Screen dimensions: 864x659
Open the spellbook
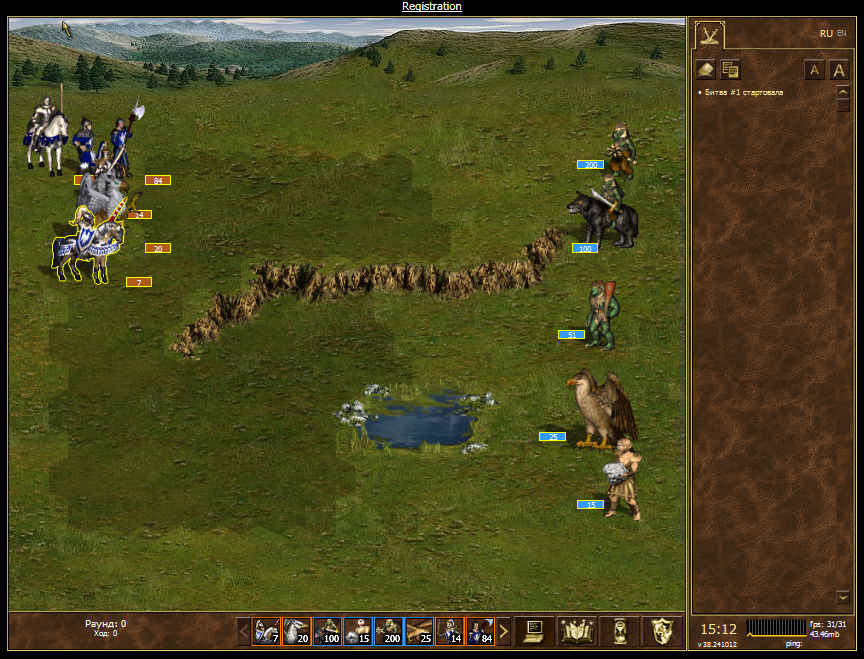point(577,631)
